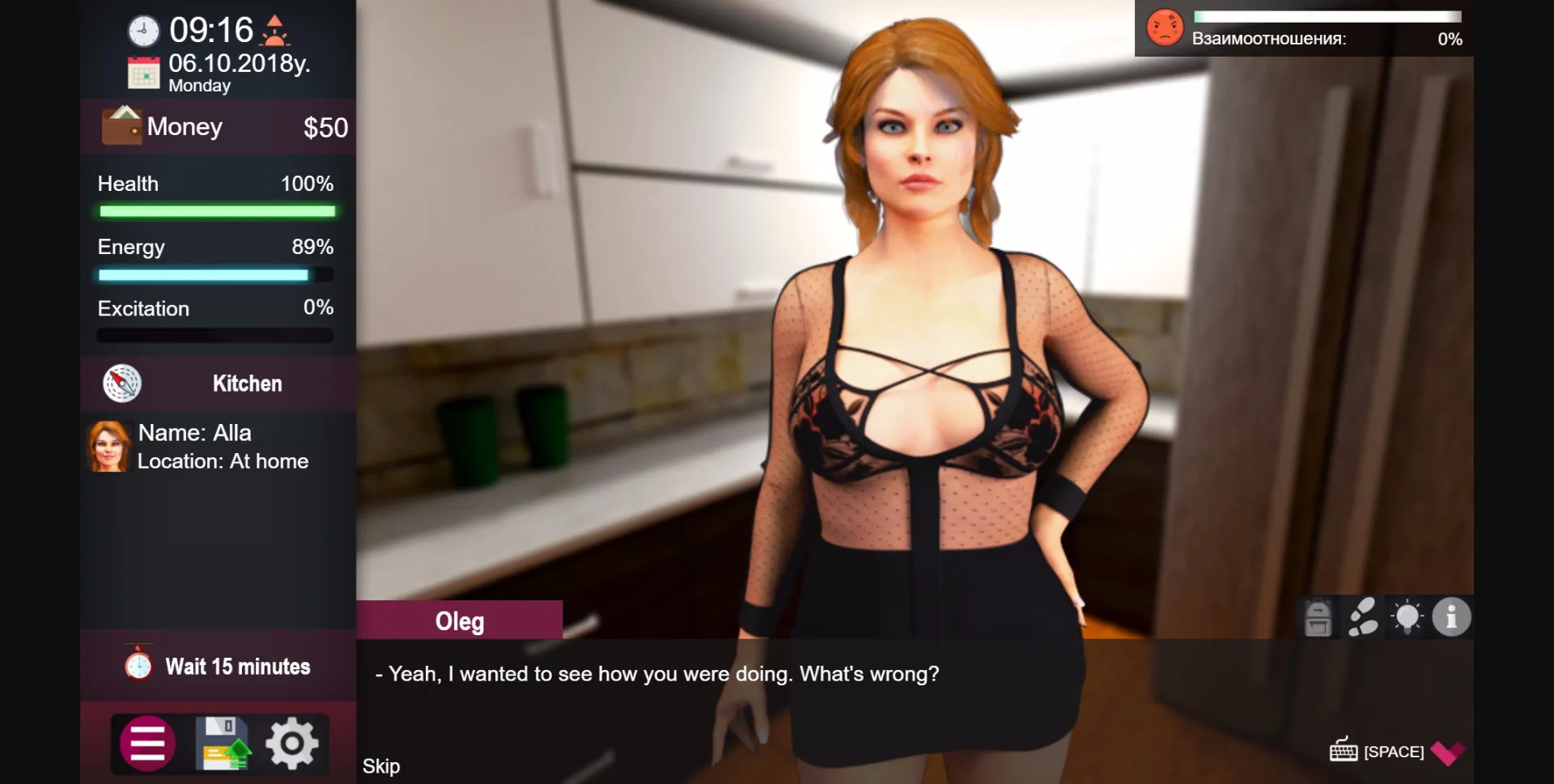Click the pink heart to advance dialogue
Image resolution: width=1554 pixels, height=784 pixels.
1447,752
